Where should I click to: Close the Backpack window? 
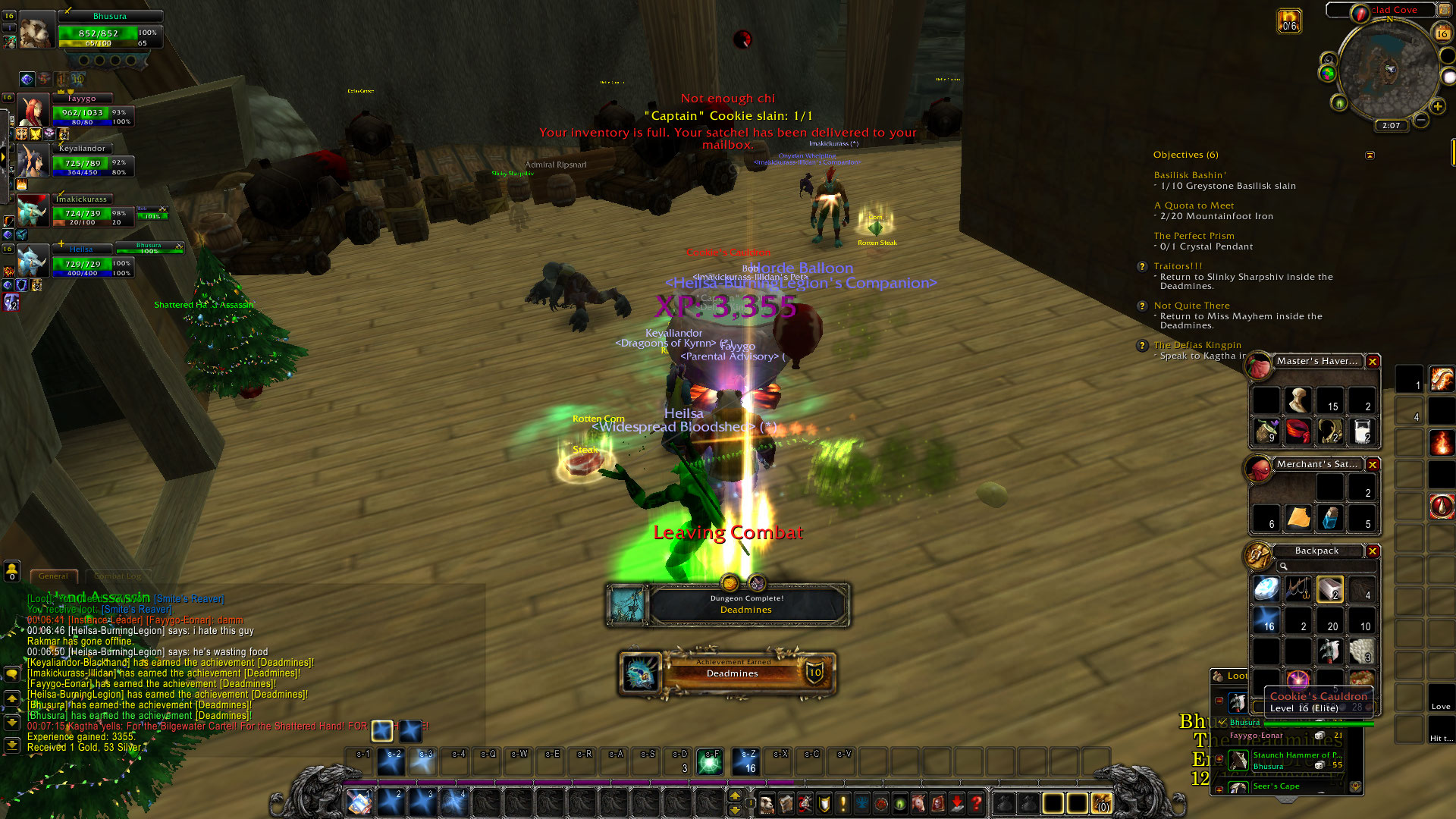click(x=1373, y=551)
